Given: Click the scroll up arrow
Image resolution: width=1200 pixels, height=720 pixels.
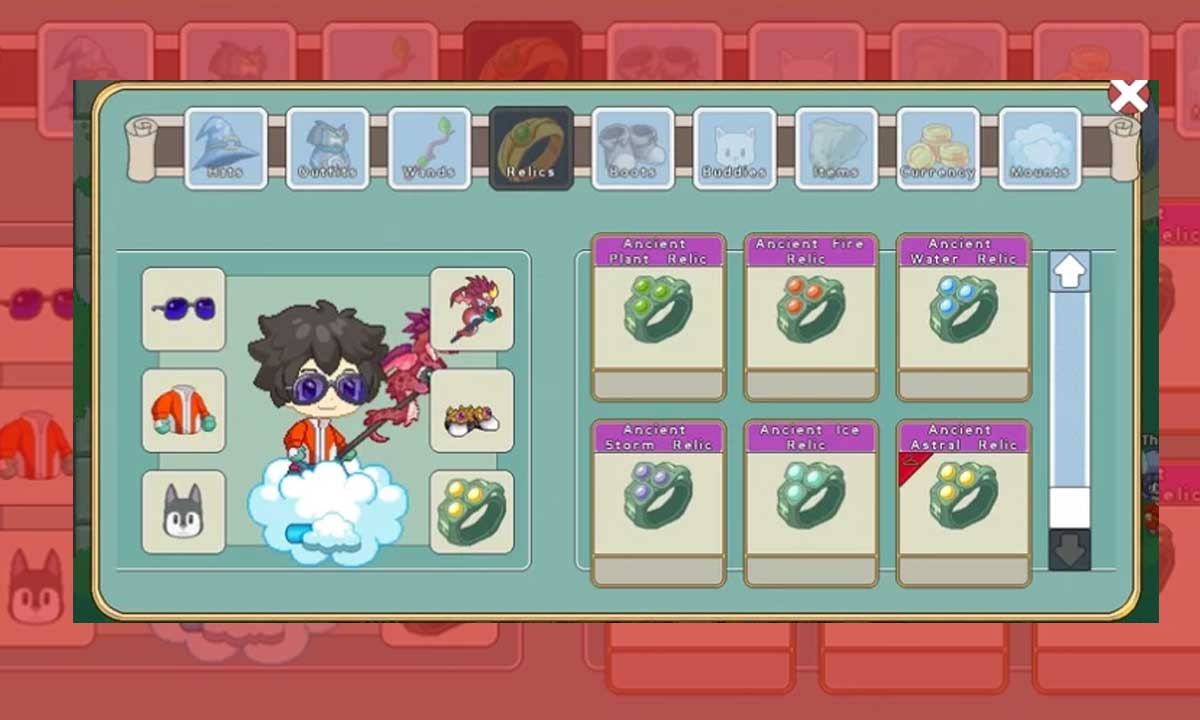Looking at the screenshot, I should [x=1069, y=272].
